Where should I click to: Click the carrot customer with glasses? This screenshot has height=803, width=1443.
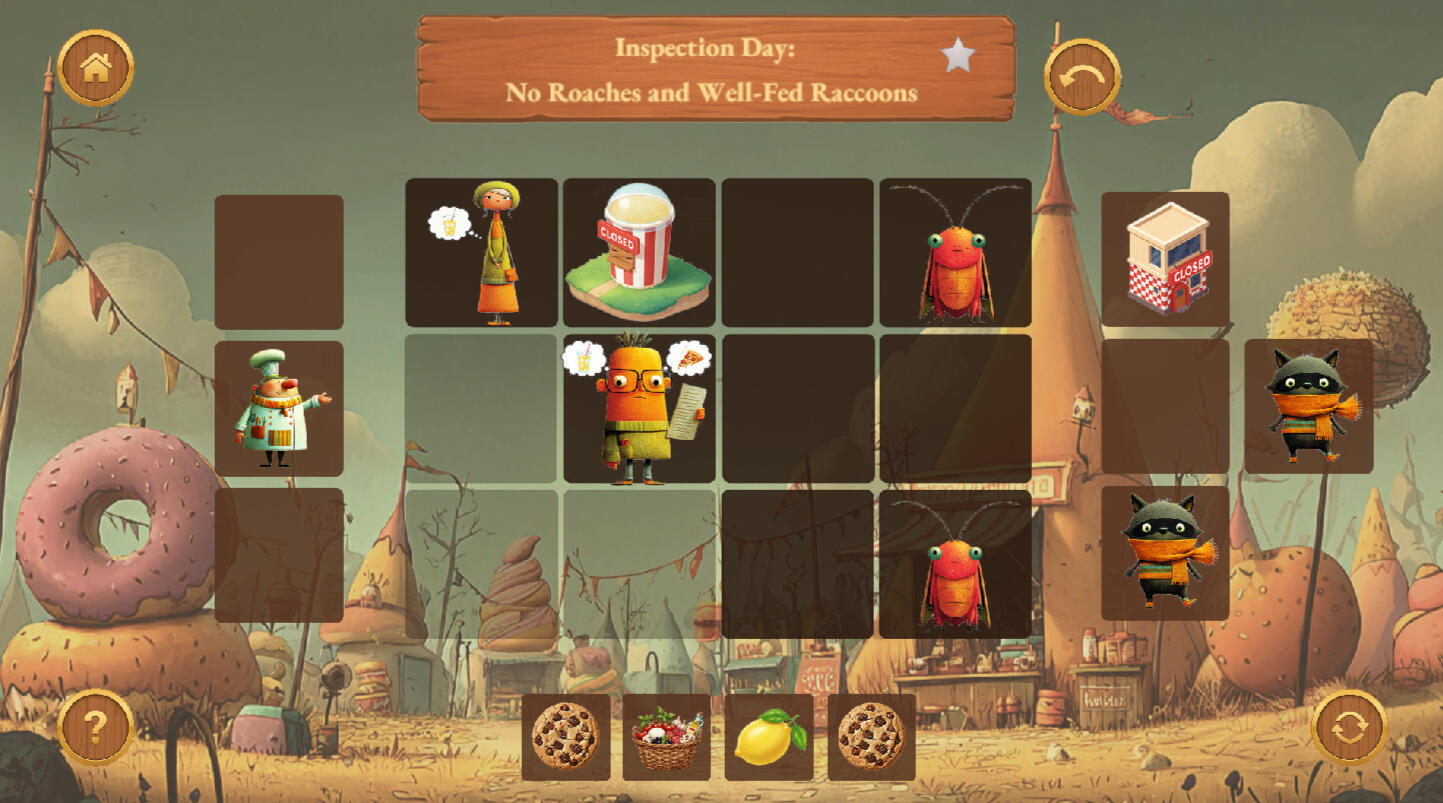pos(639,409)
